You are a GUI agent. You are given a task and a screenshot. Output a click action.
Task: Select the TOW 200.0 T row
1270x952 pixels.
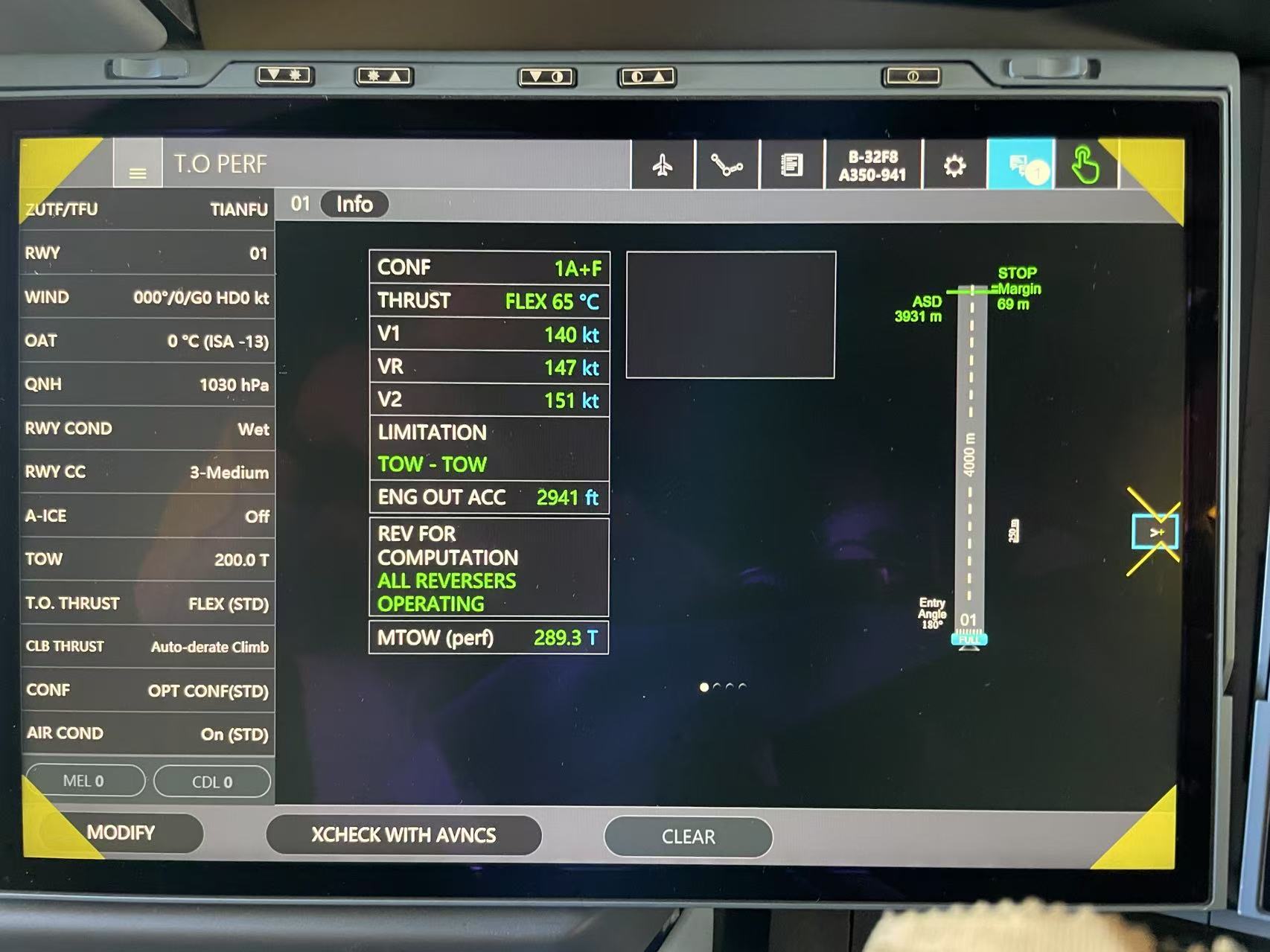coord(147,559)
